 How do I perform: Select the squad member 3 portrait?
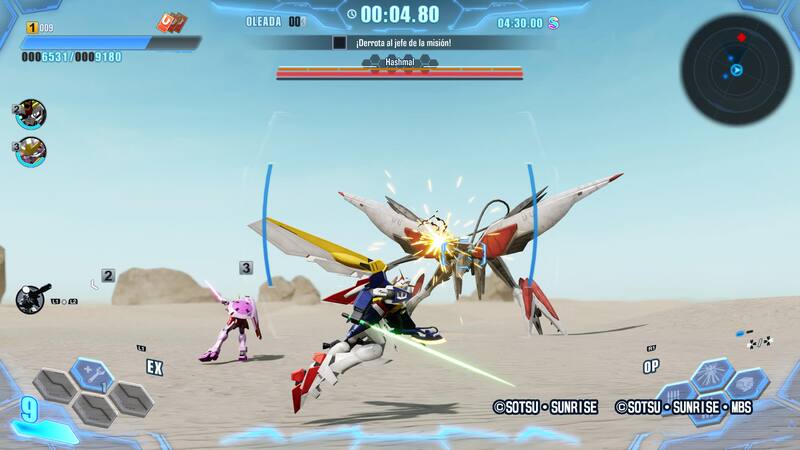tap(31, 152)
